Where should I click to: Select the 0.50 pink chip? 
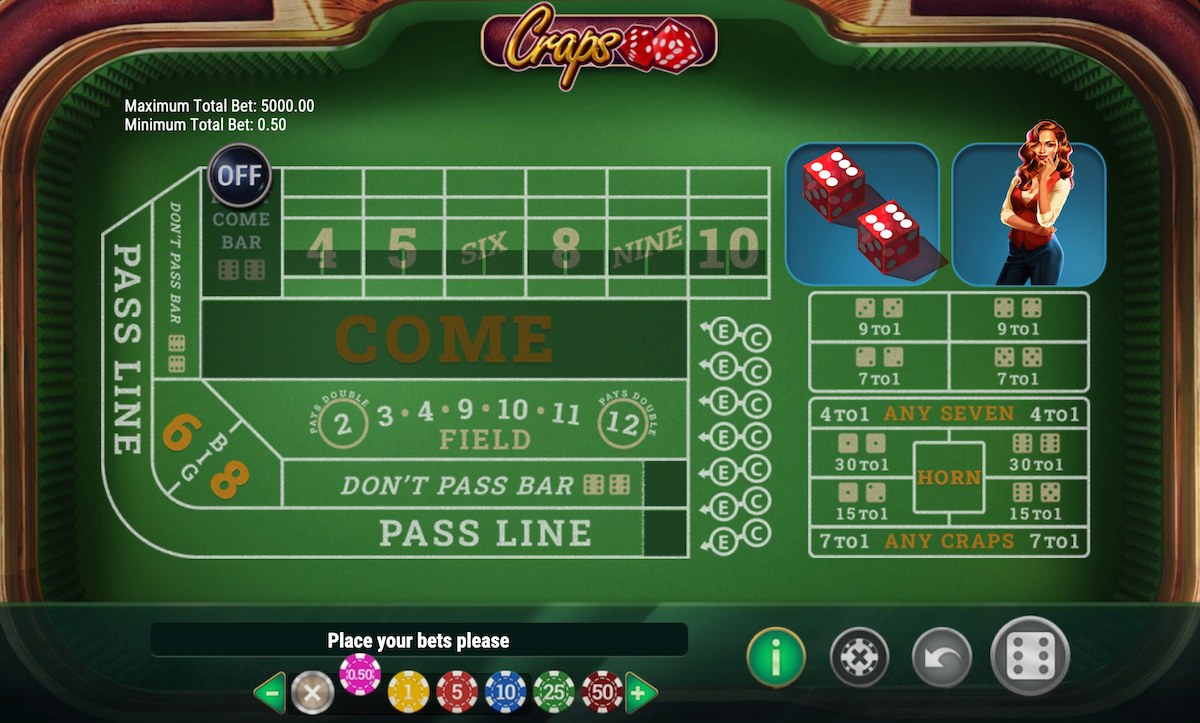[360, 675]
